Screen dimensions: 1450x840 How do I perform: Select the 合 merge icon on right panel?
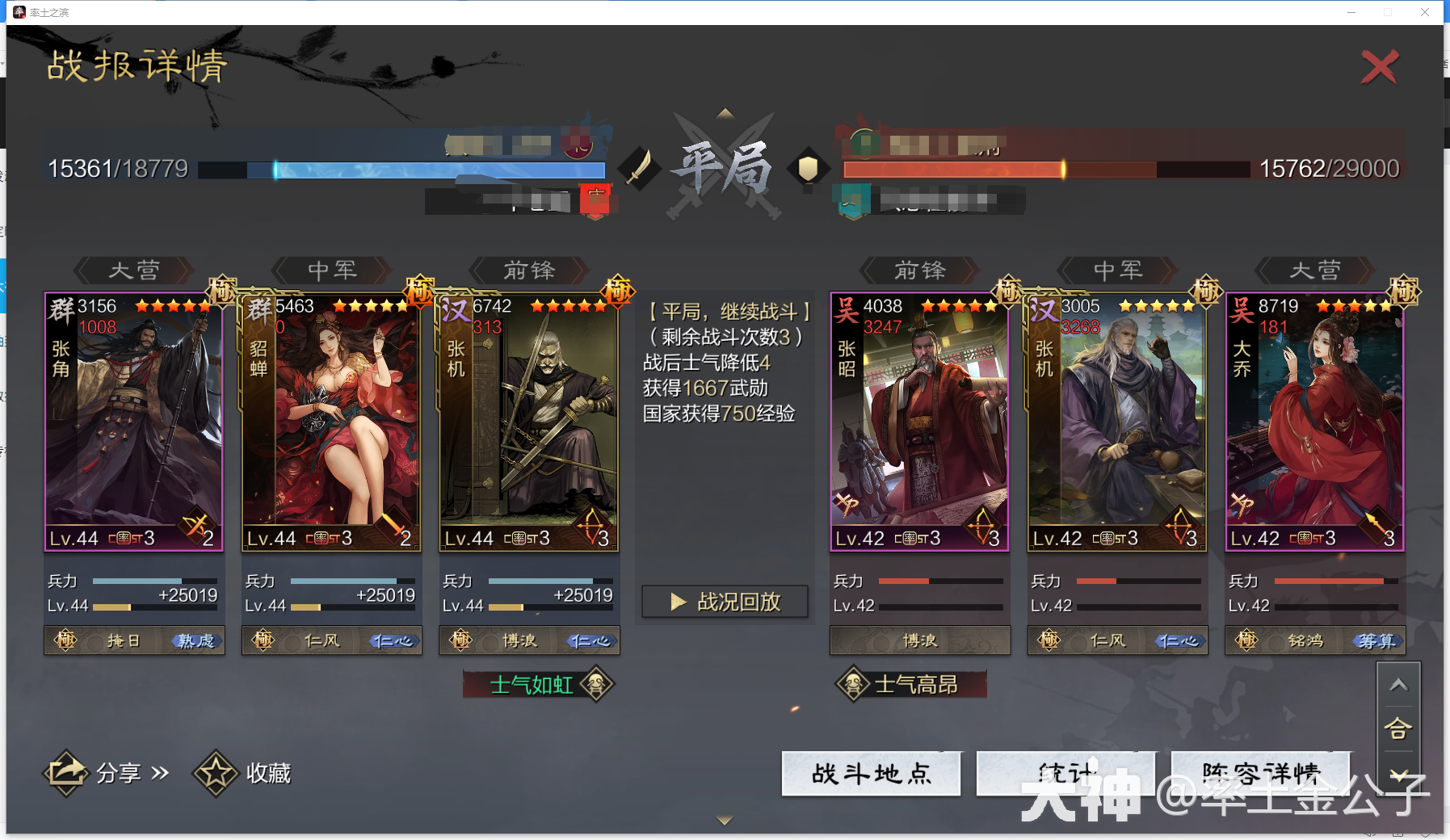click(x=1401, y=728)
